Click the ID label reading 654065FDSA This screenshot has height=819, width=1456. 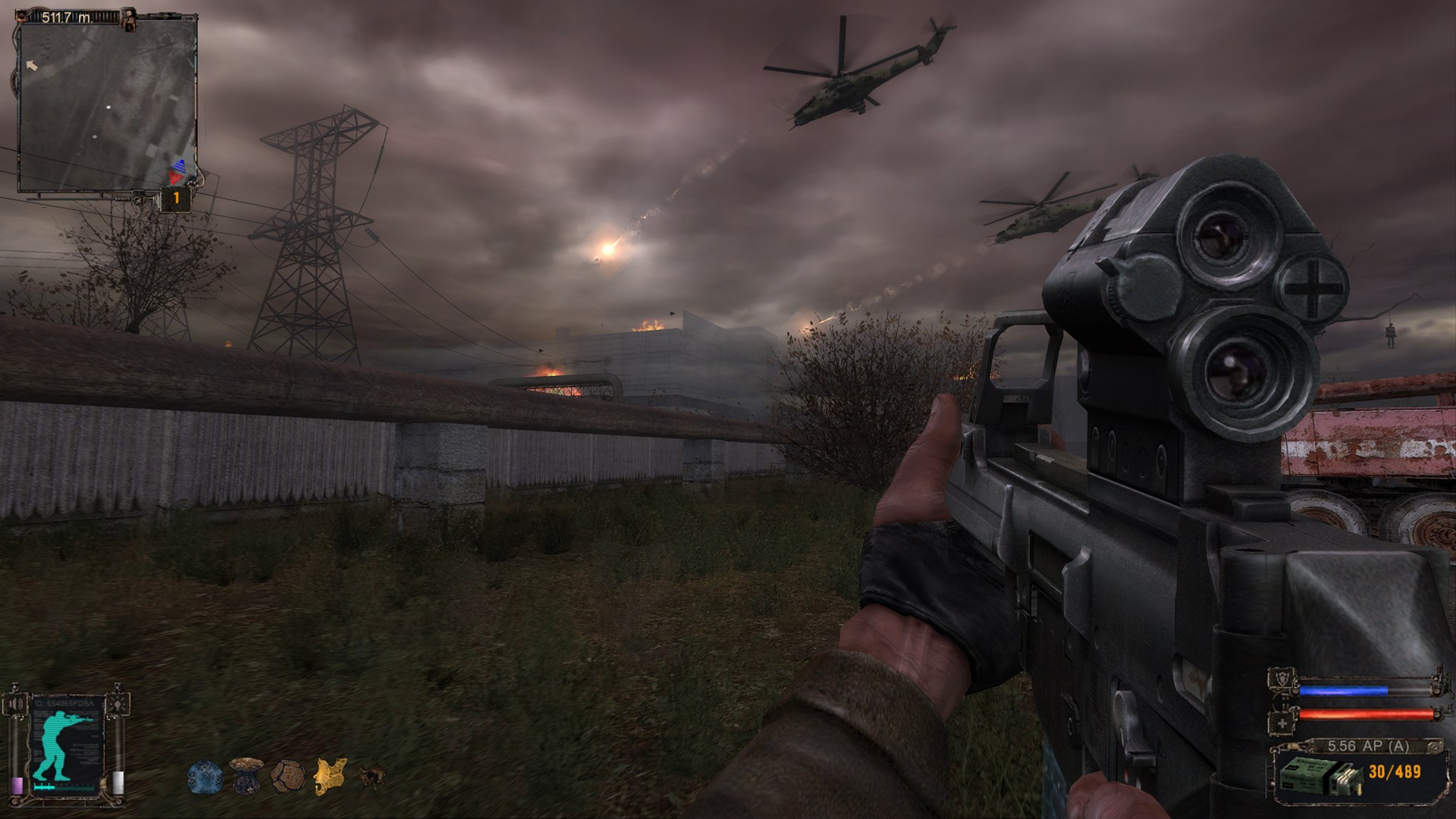click(63, 703)
